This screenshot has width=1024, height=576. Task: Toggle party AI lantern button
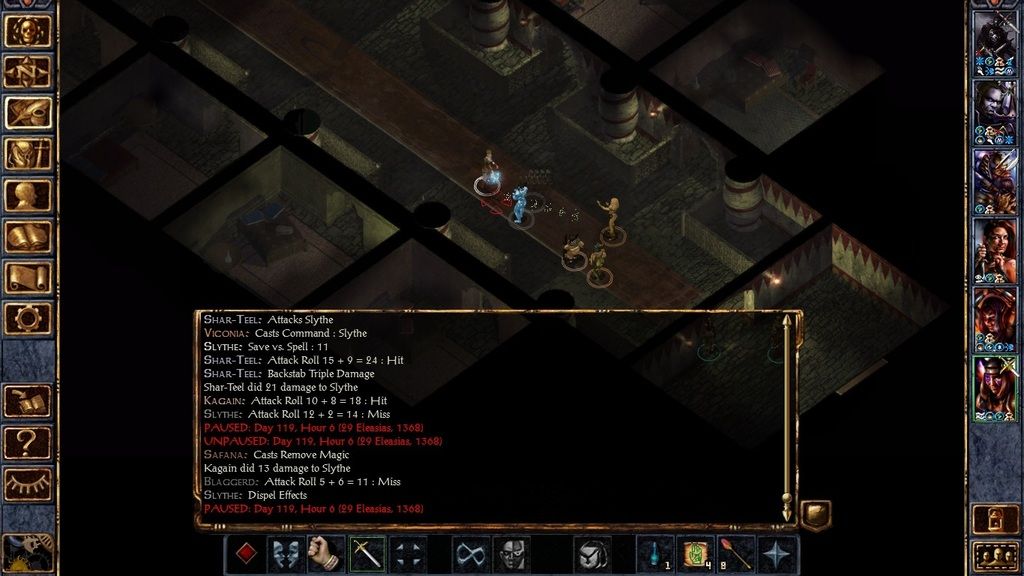coord(995,518)
